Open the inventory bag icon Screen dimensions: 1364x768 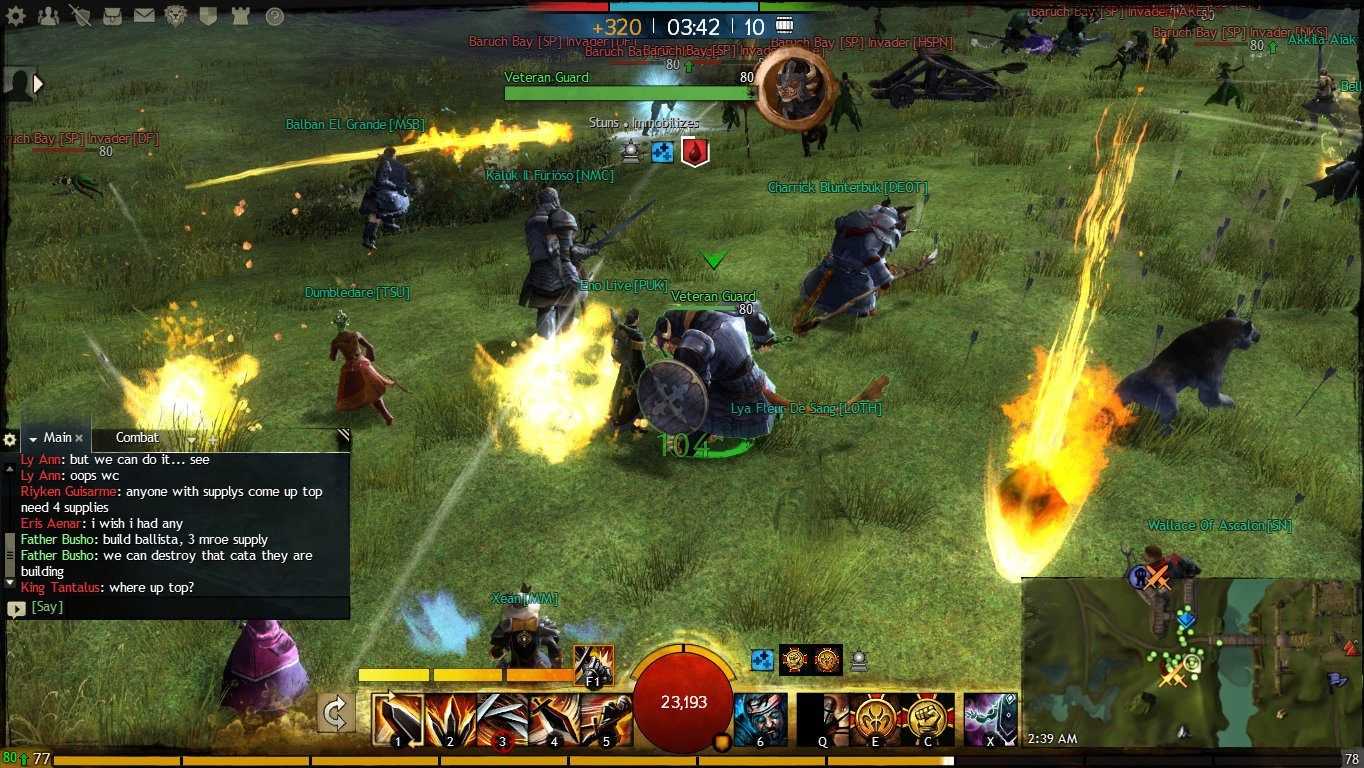pos(112,16)
